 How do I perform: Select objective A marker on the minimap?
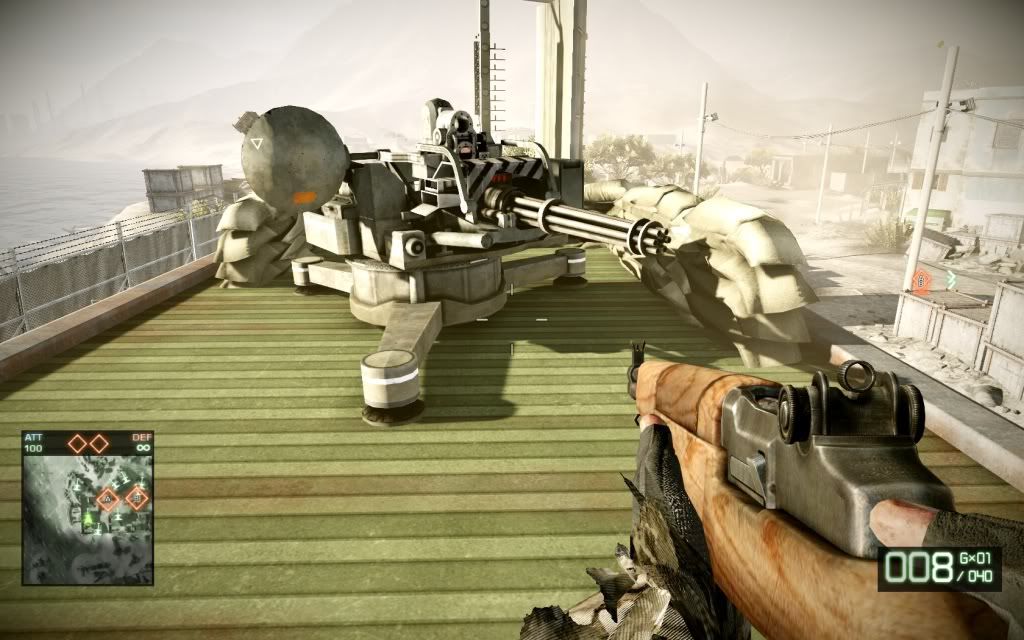[x=107, y=499]
